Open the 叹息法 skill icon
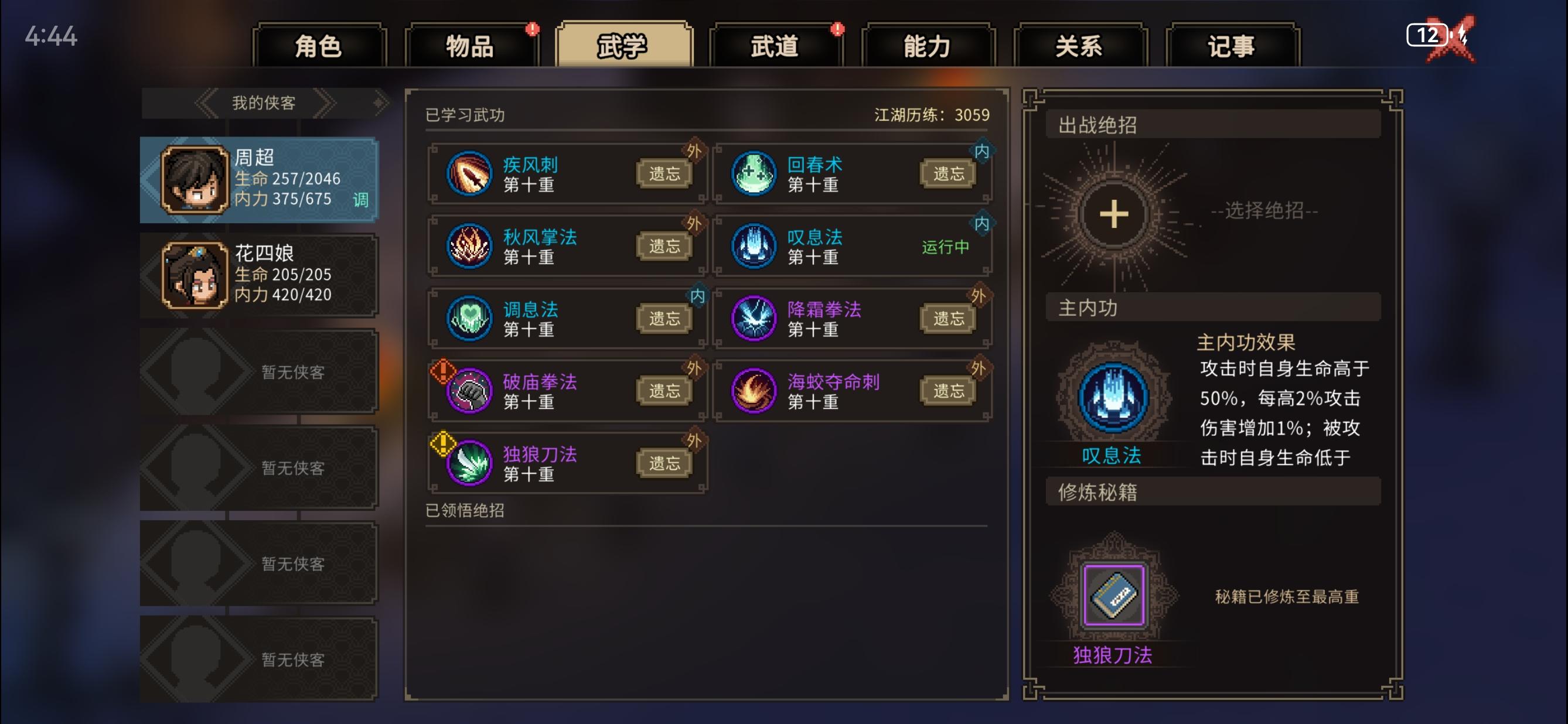This screenshot has height=724, width=1568. 753,247
